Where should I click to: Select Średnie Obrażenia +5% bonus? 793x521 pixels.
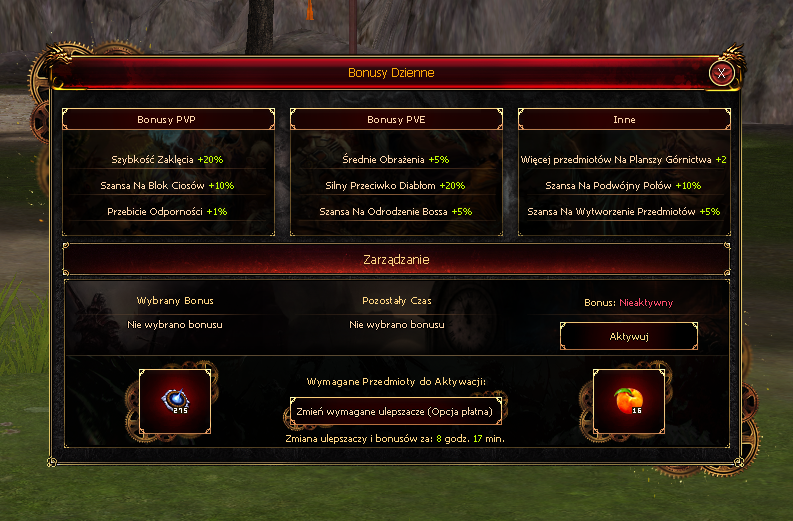pos(396,159)
